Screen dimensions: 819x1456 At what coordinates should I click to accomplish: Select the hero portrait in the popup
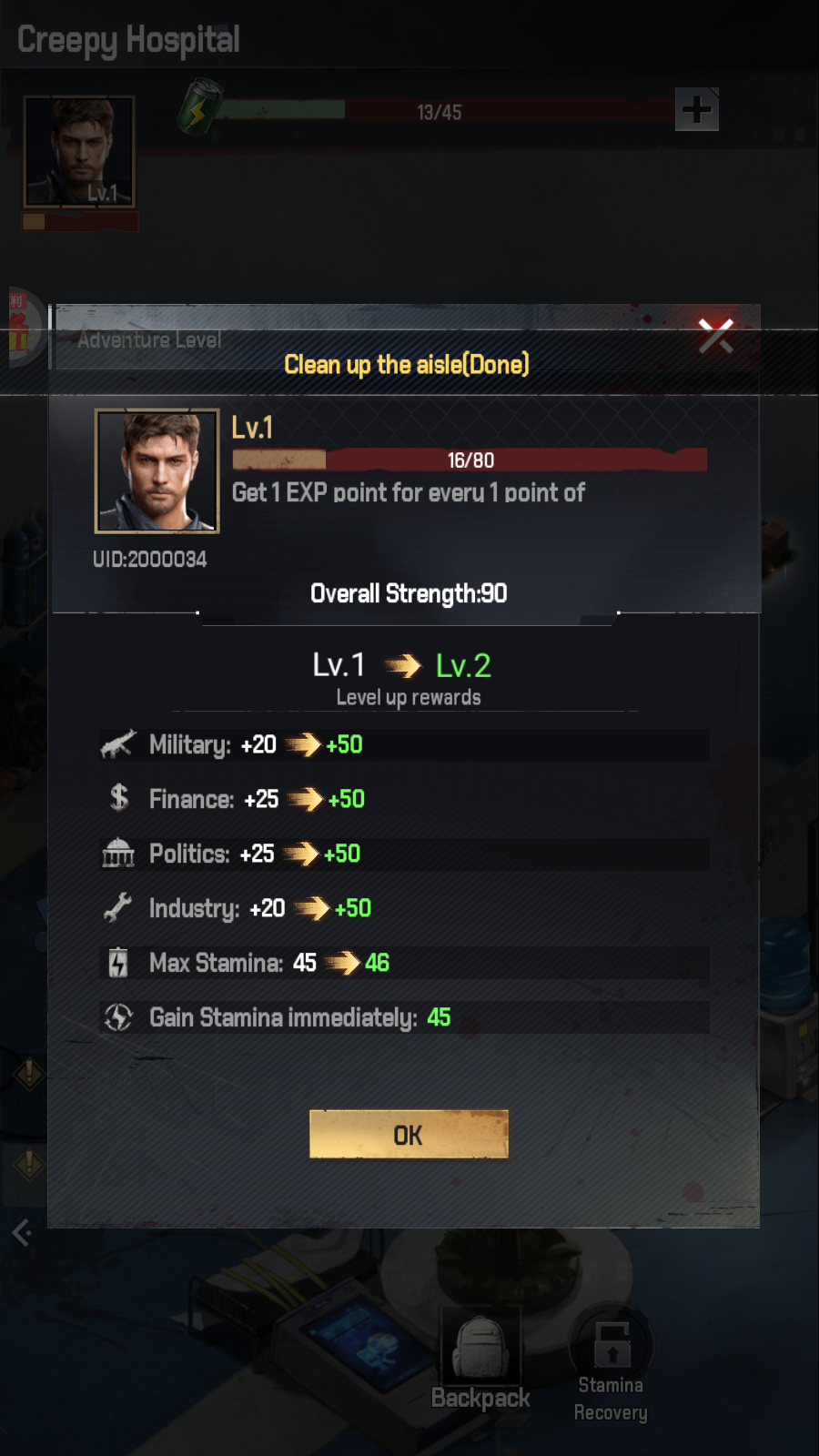[157, 470]
